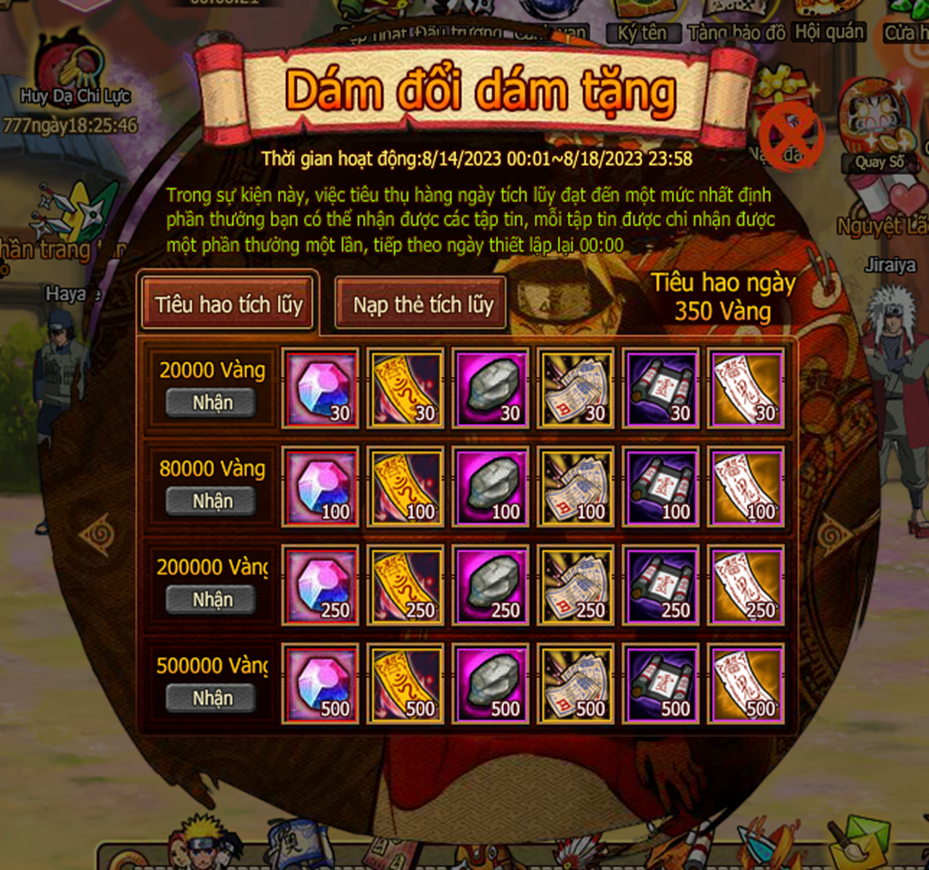Open the Nạp thẻ tích lũy tab

422,304
